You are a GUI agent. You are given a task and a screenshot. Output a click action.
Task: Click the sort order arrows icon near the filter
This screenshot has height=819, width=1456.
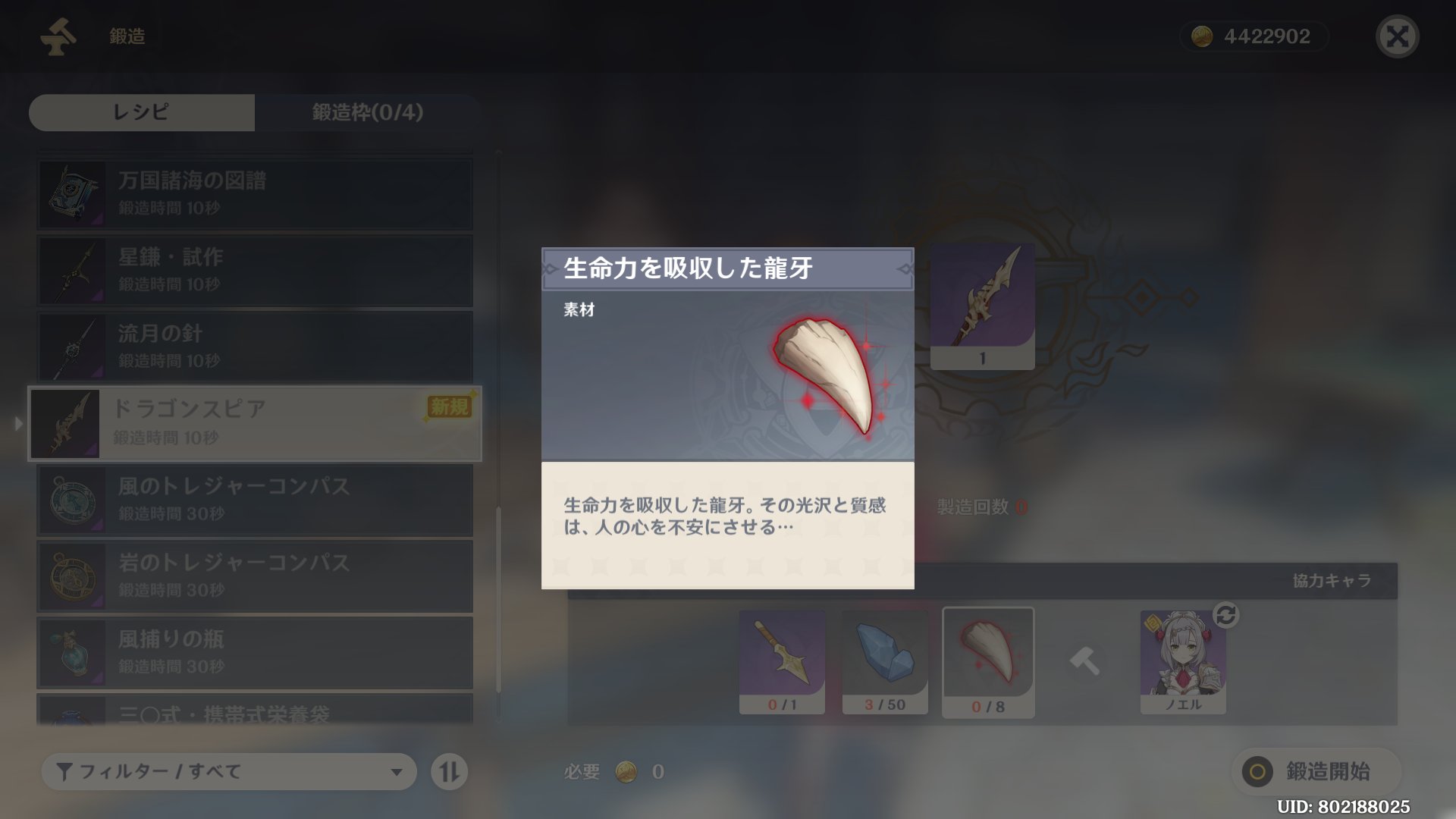tap(449, 771)
